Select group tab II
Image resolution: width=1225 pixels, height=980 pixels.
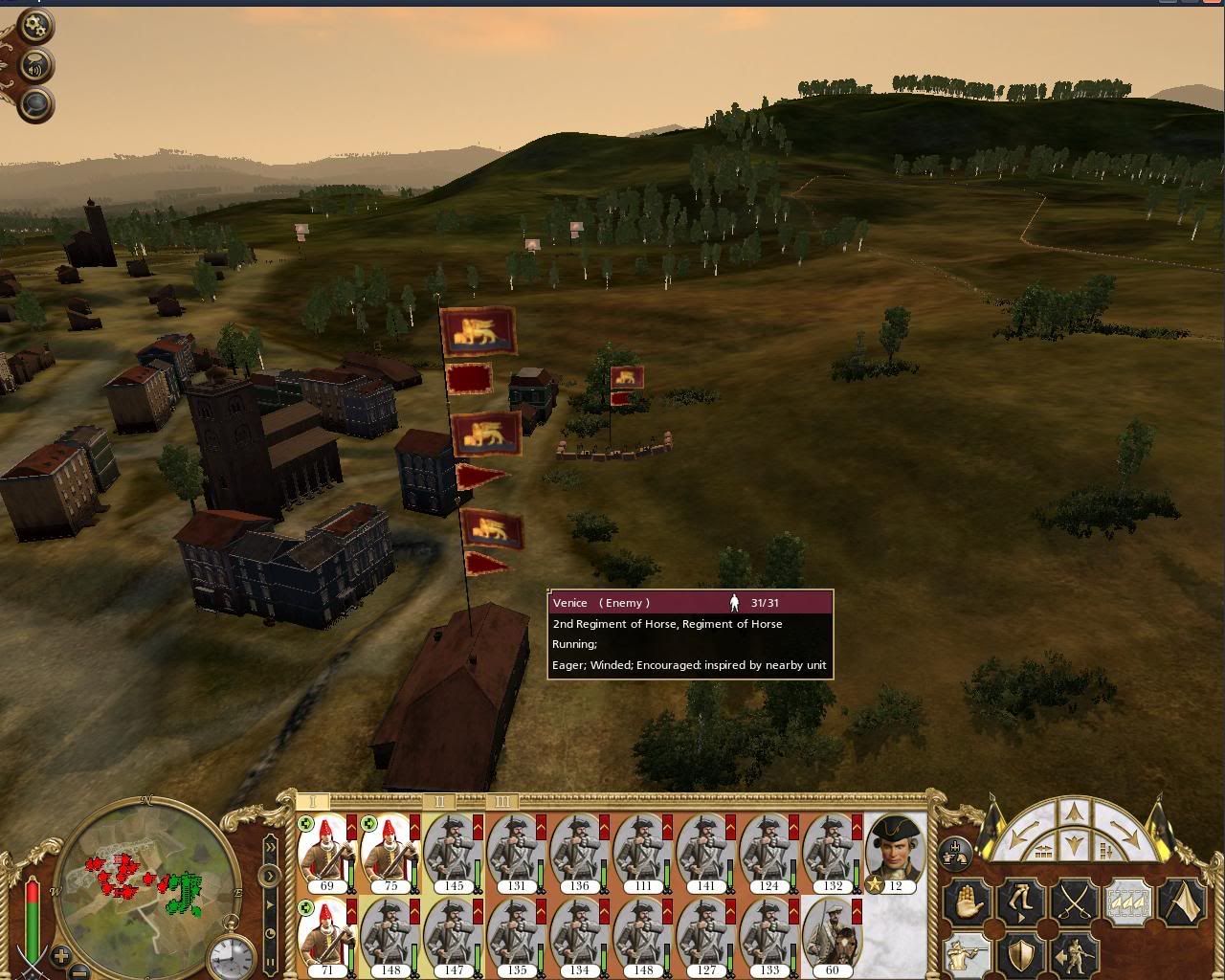click(439, 801)
